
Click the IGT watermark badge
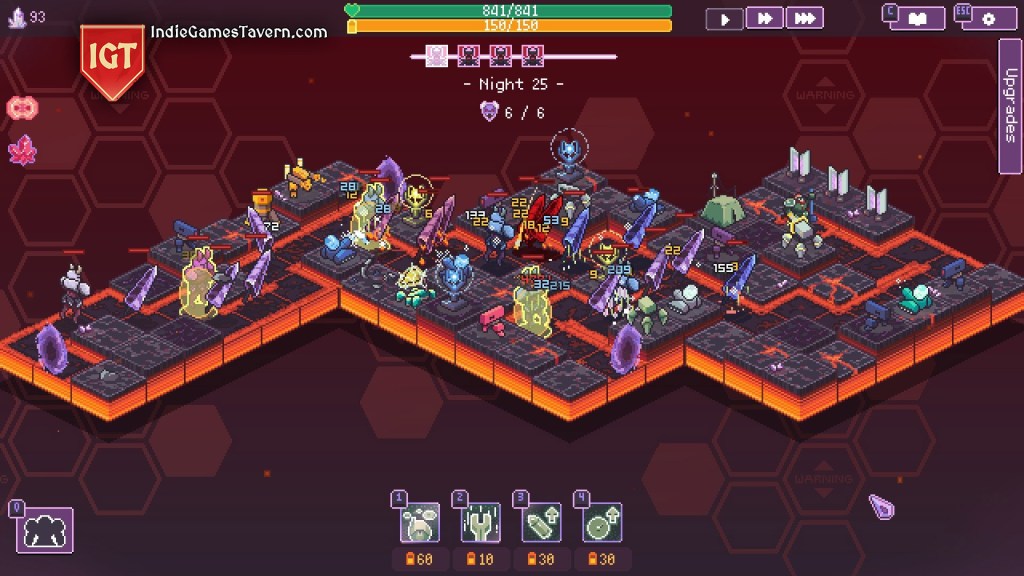point(111,58)
